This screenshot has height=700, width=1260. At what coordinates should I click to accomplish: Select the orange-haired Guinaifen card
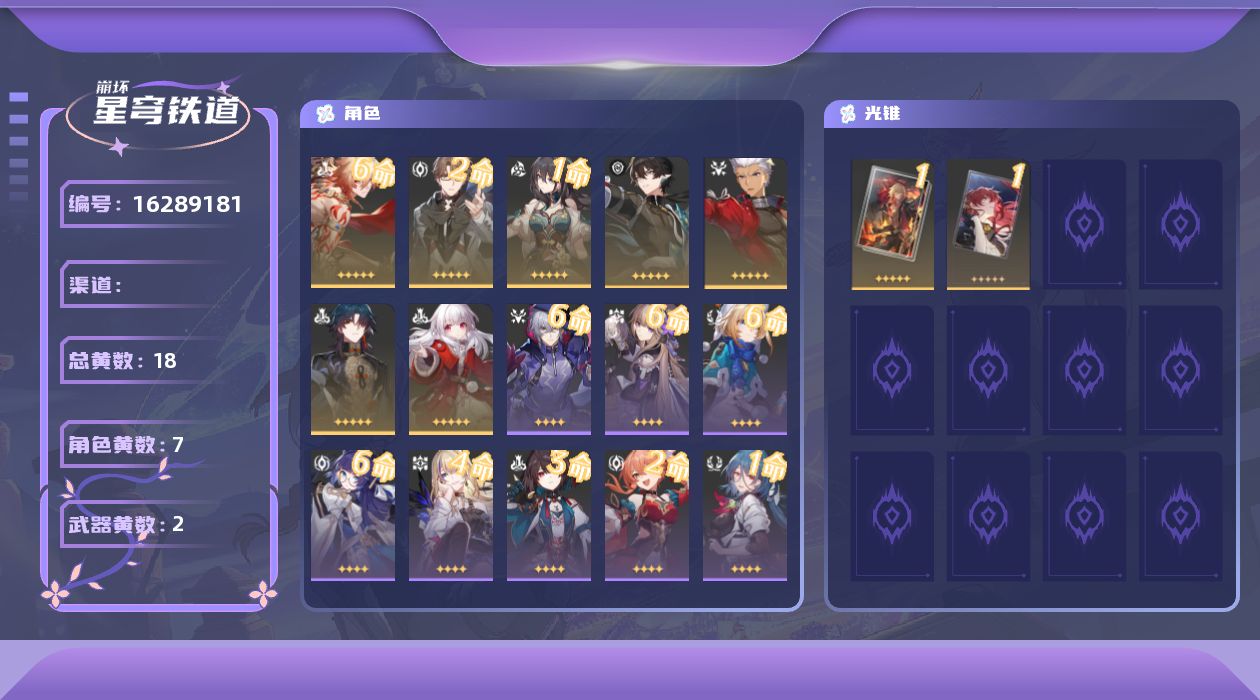tap(646, 514)
